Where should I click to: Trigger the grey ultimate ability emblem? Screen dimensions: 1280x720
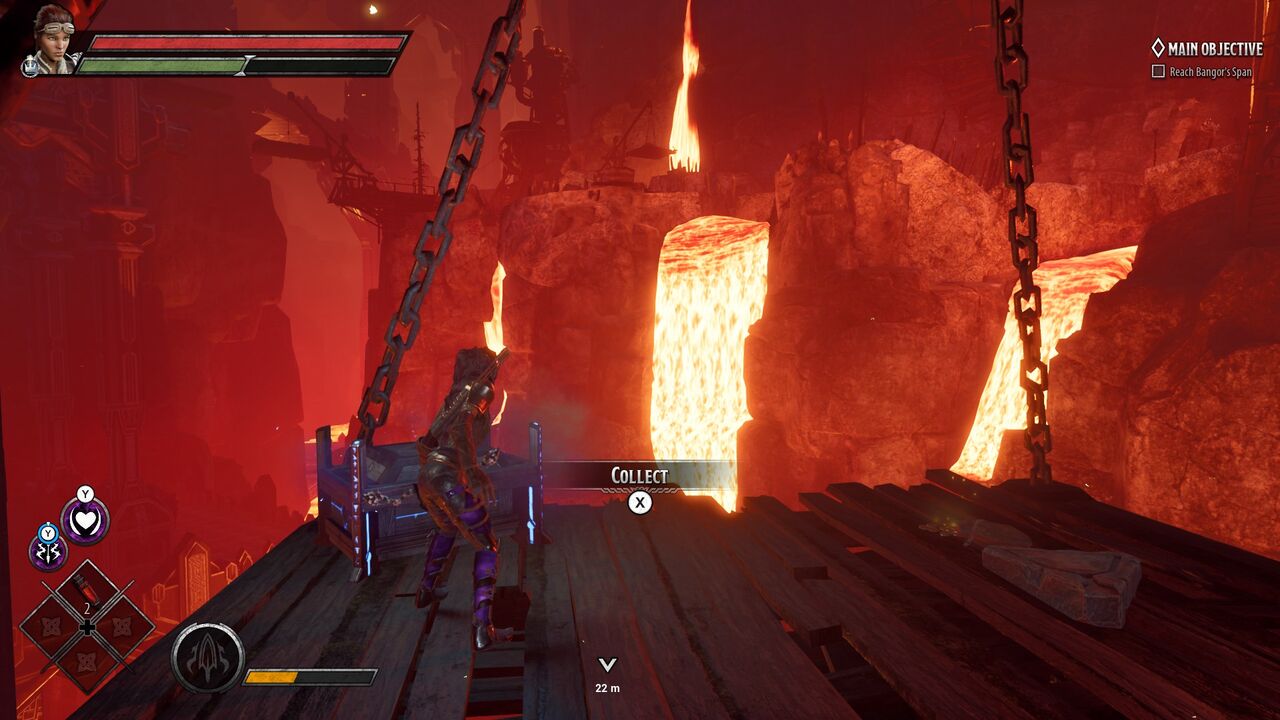207,658
